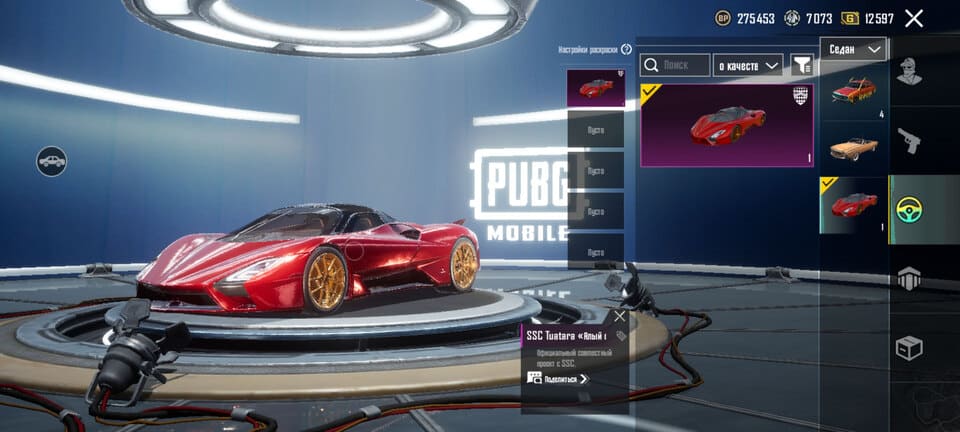Select the red supercar in the vehicle list
This screenshot has height=432, width=960.
(853, 205)
